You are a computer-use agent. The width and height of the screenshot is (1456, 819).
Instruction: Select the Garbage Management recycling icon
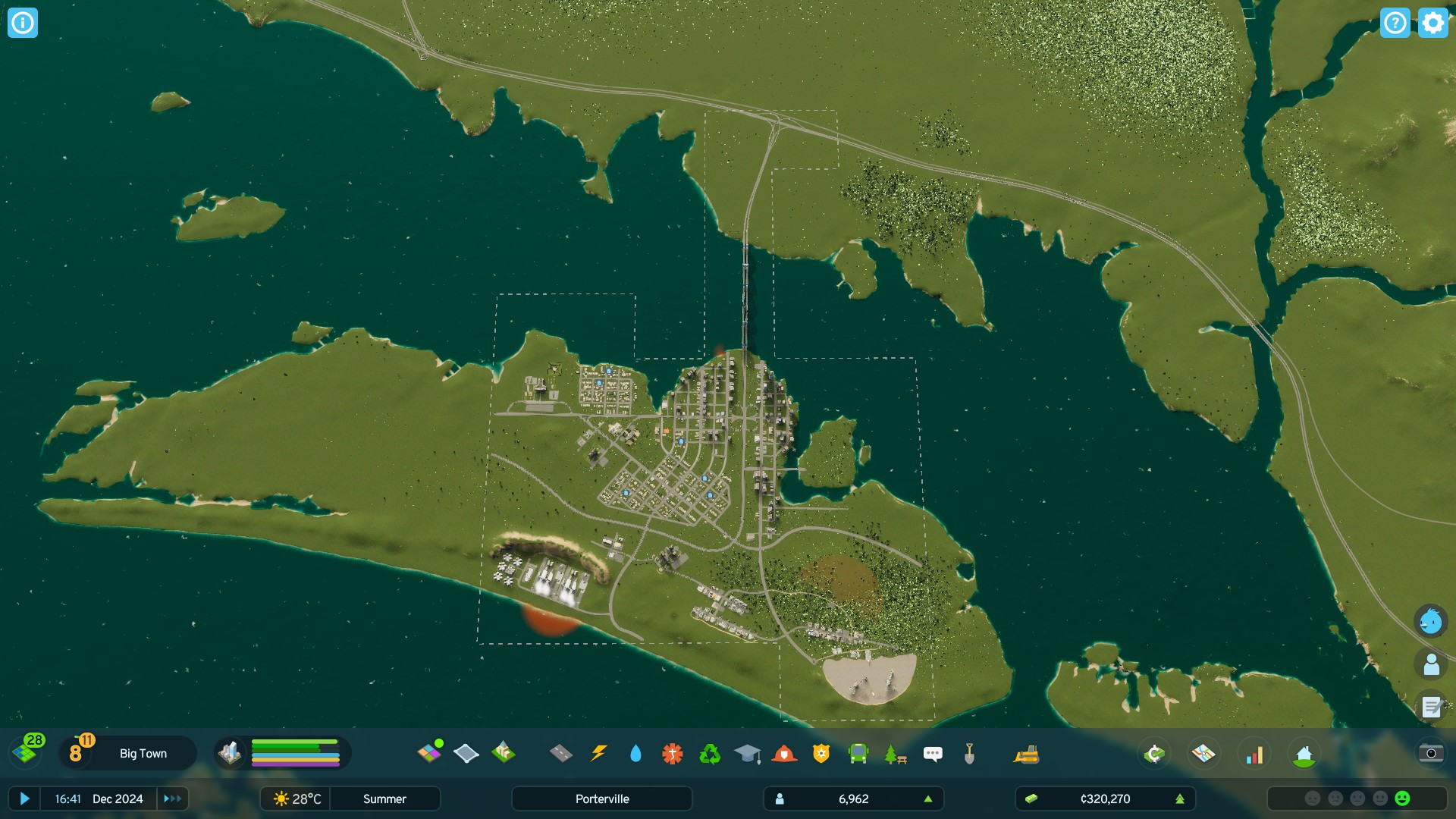[710, 753]
